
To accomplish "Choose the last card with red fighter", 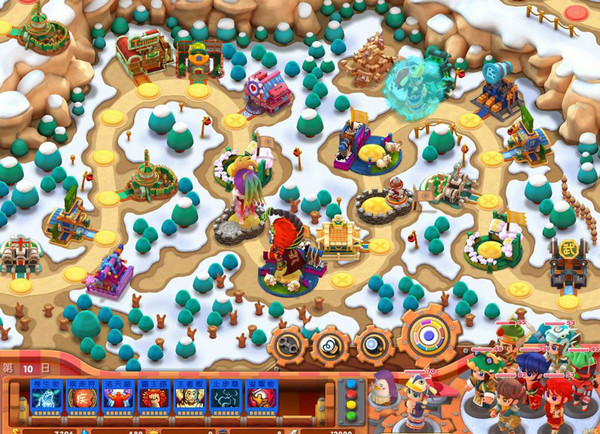I will [x=261, y=400].
